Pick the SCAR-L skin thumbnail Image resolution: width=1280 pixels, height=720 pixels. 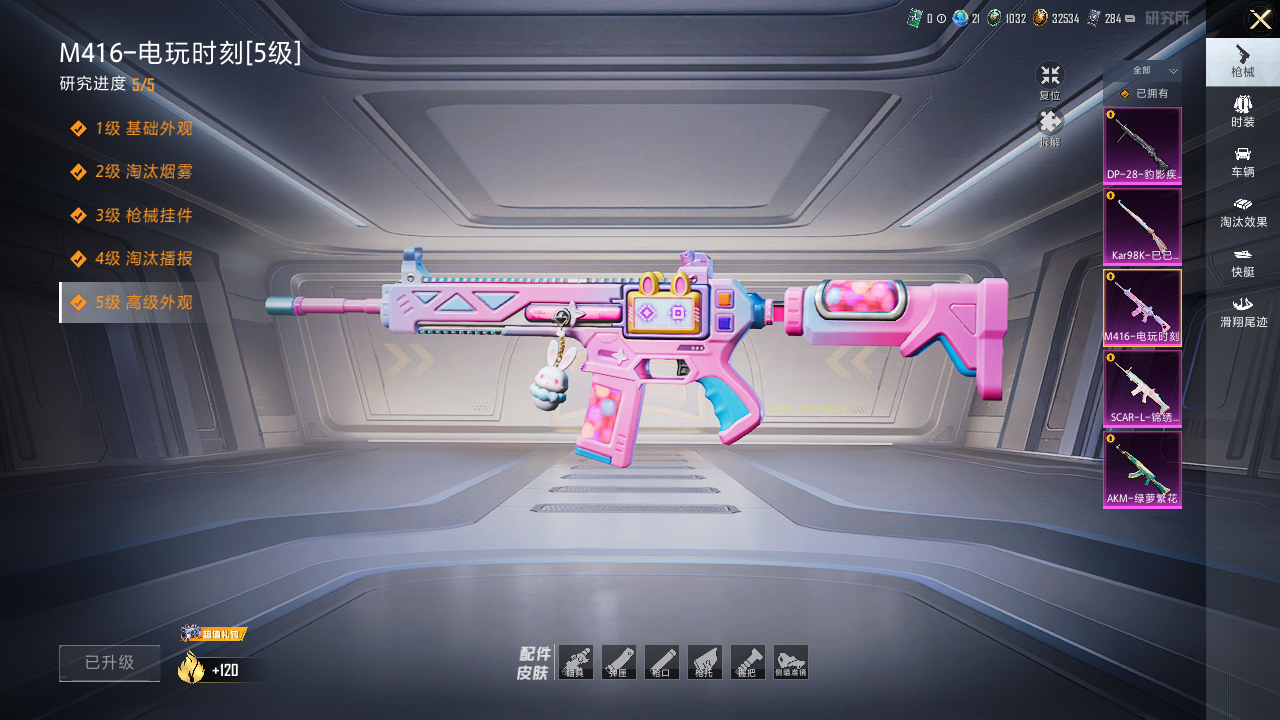point(1142,389)
